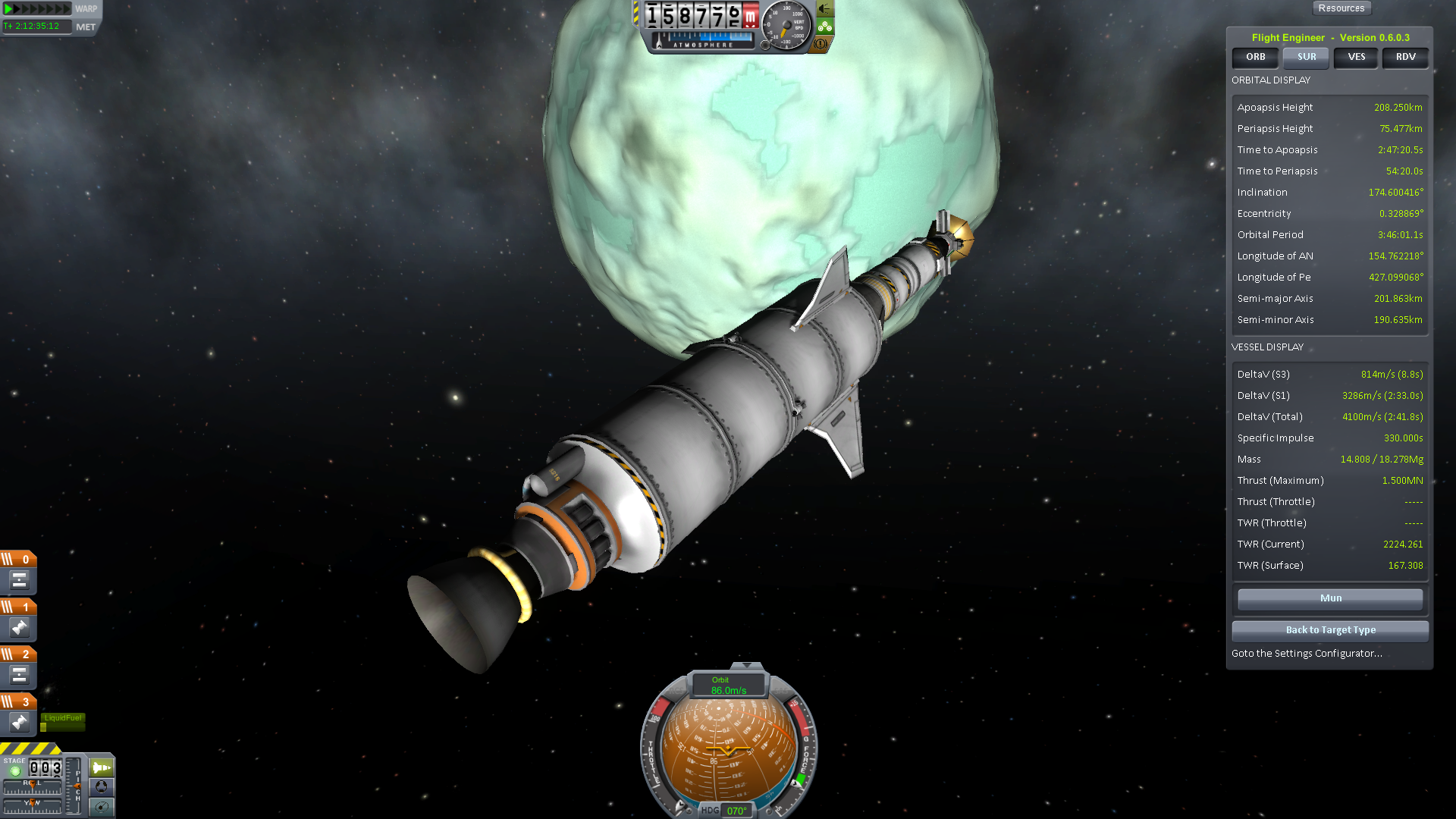Toggle the brakes warning button

point(821,44)
